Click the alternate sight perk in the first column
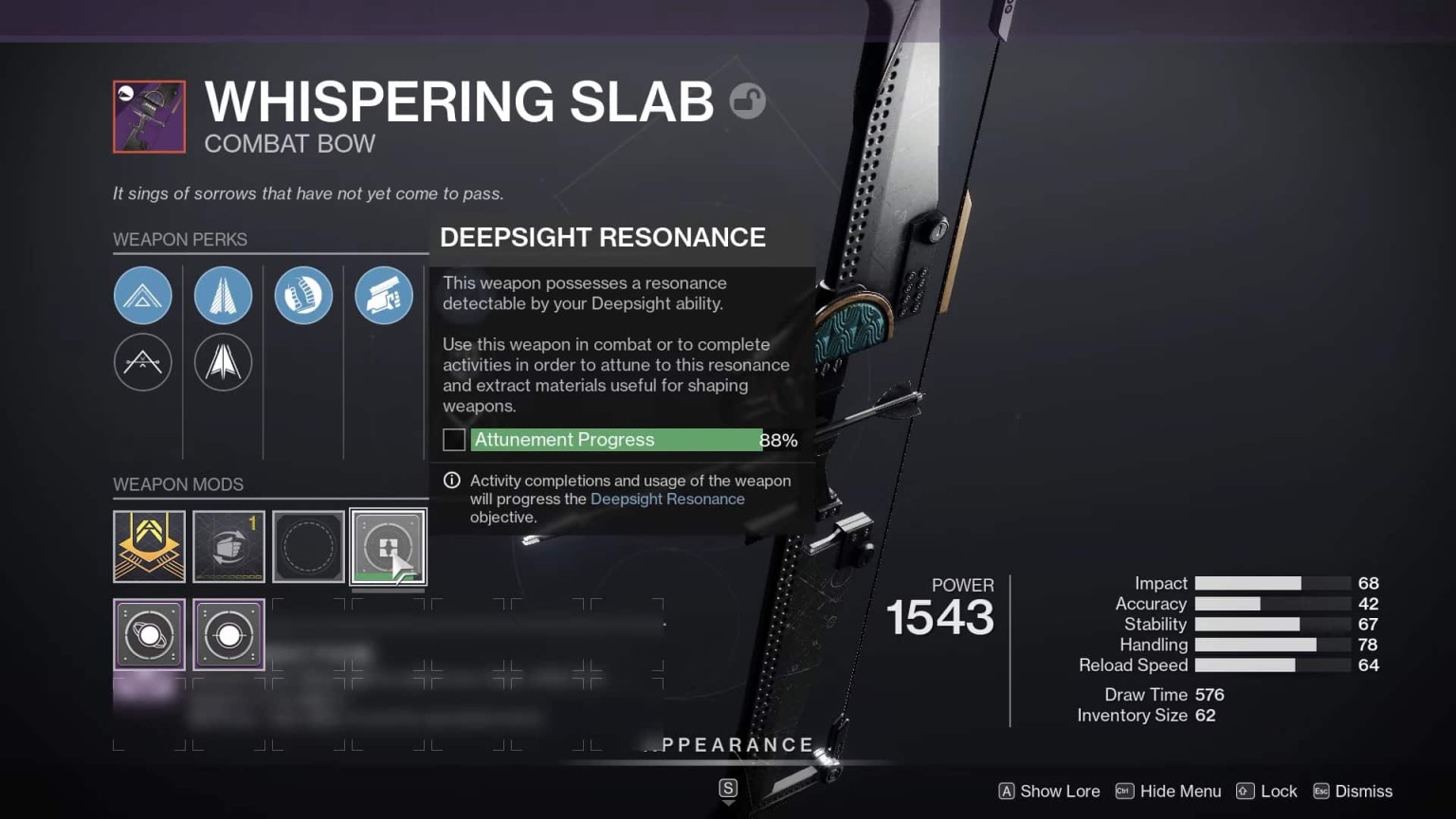This screenshot has height=819, width=1456. (143, 362)
